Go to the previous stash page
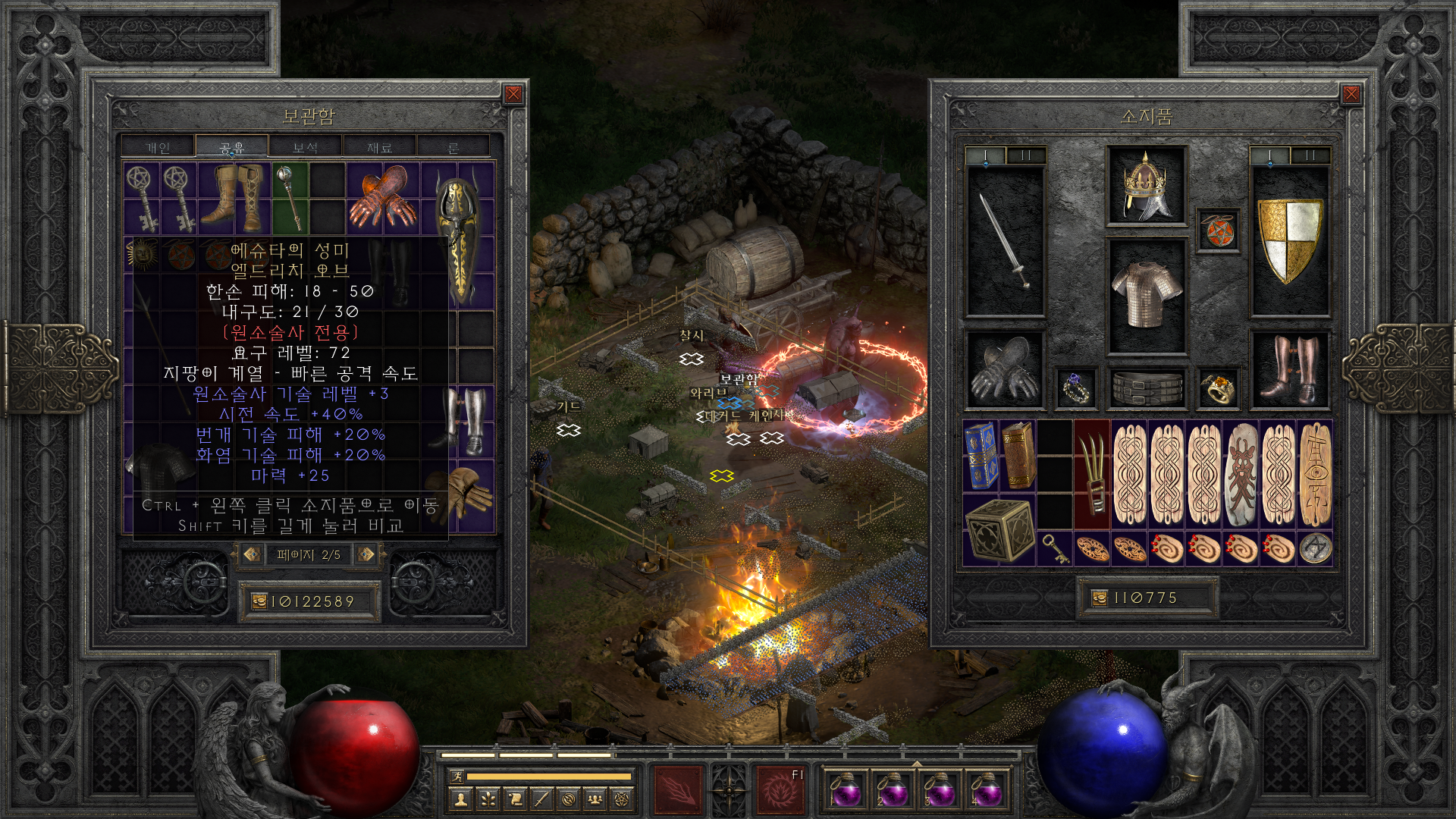Viewport: 1456px width, 819px height. point(252,554)
